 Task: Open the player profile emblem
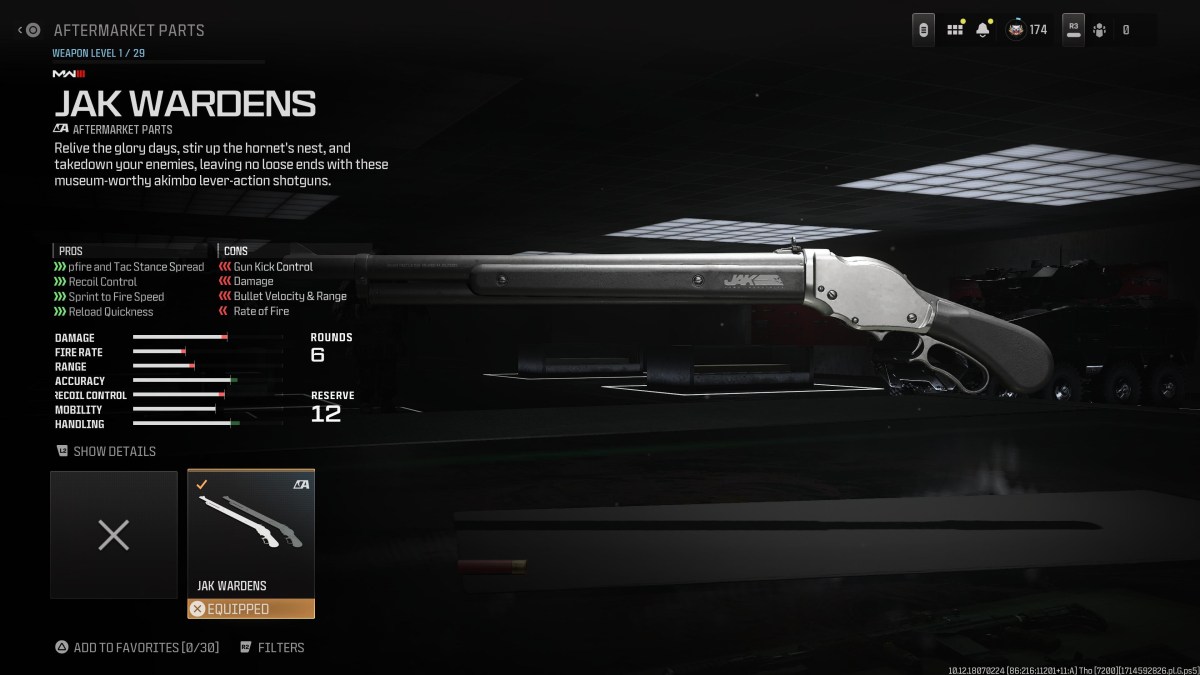(x=1016, y=30)
